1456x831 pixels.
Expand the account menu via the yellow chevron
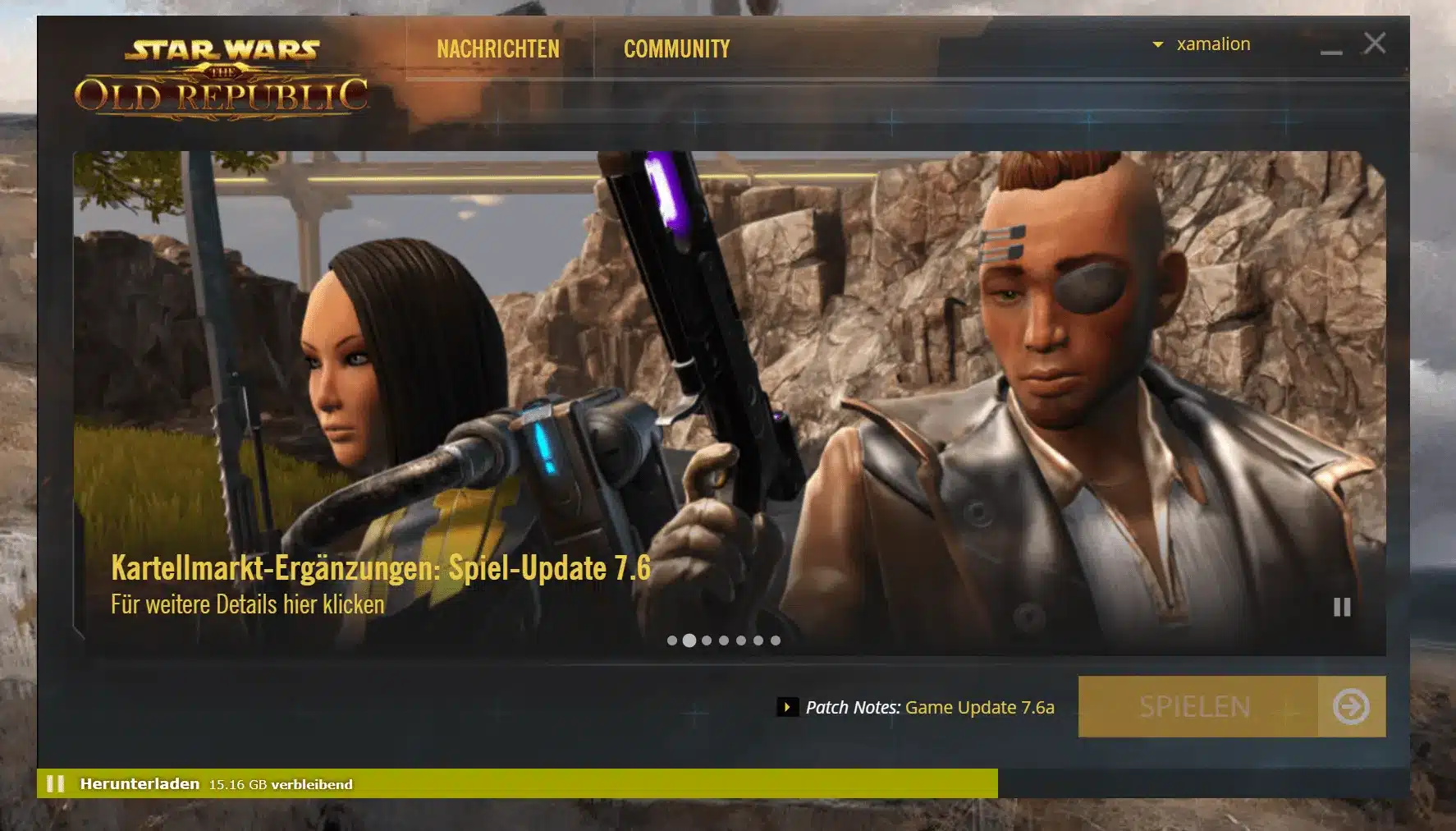coord(1160,44)
